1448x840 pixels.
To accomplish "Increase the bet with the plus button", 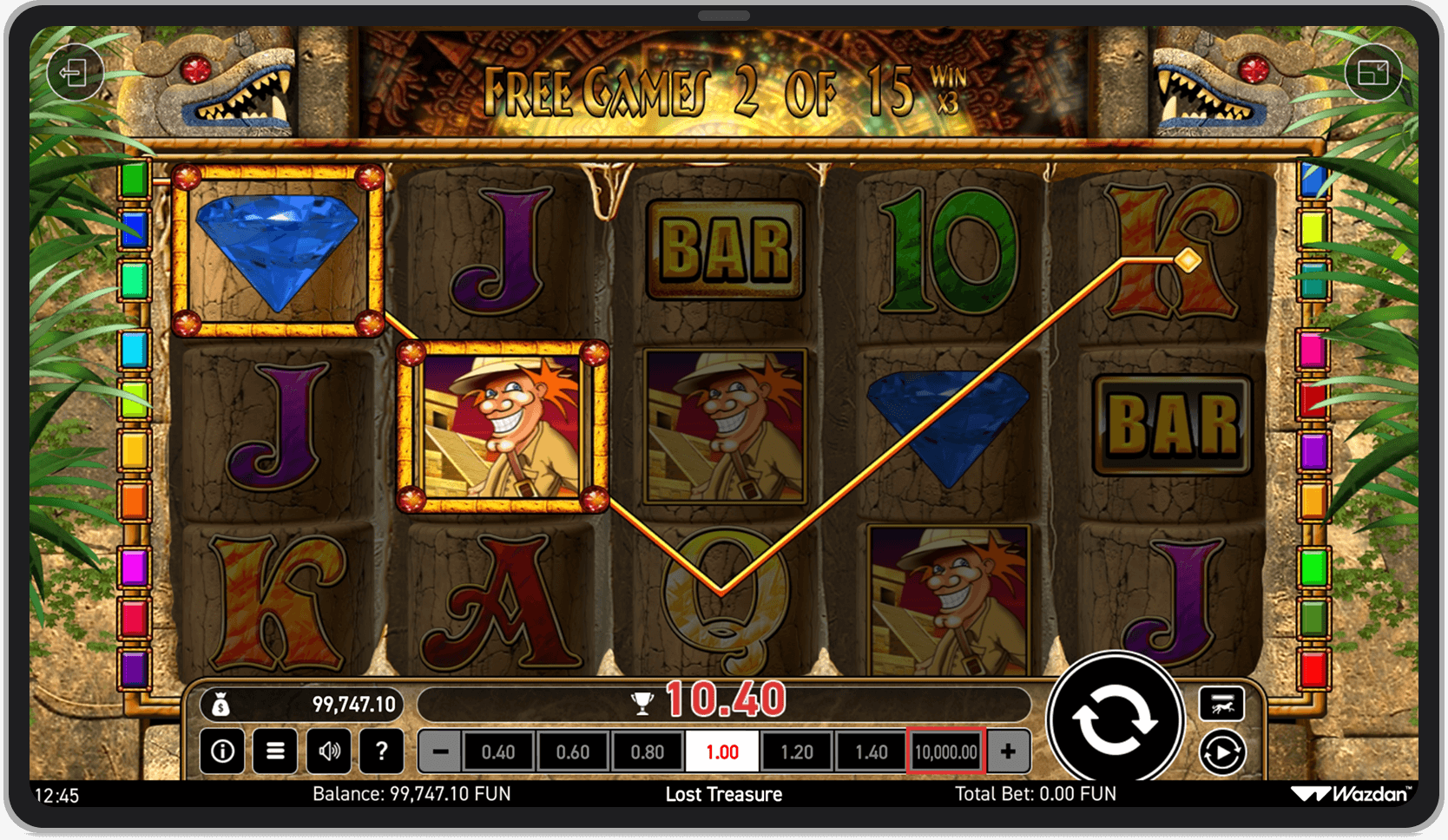I will point(1007,751).
